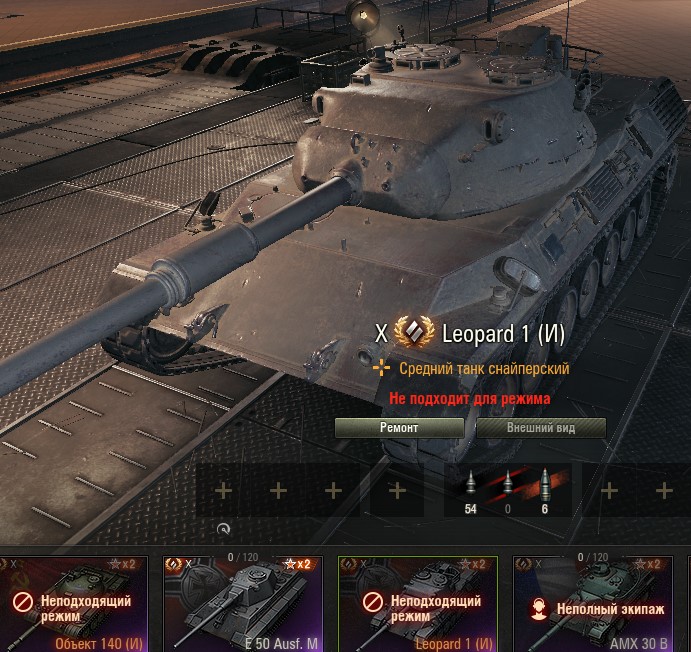Select the E 50 Ausf. M tank

point(248,604)
